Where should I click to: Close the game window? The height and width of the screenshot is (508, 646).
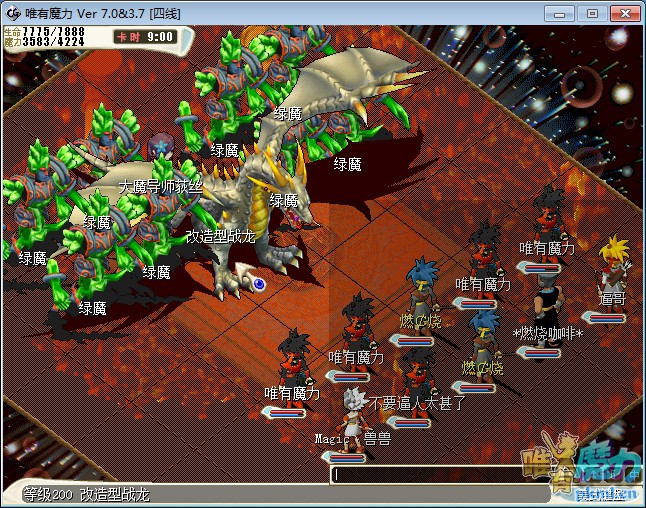[x=622, y=13]
